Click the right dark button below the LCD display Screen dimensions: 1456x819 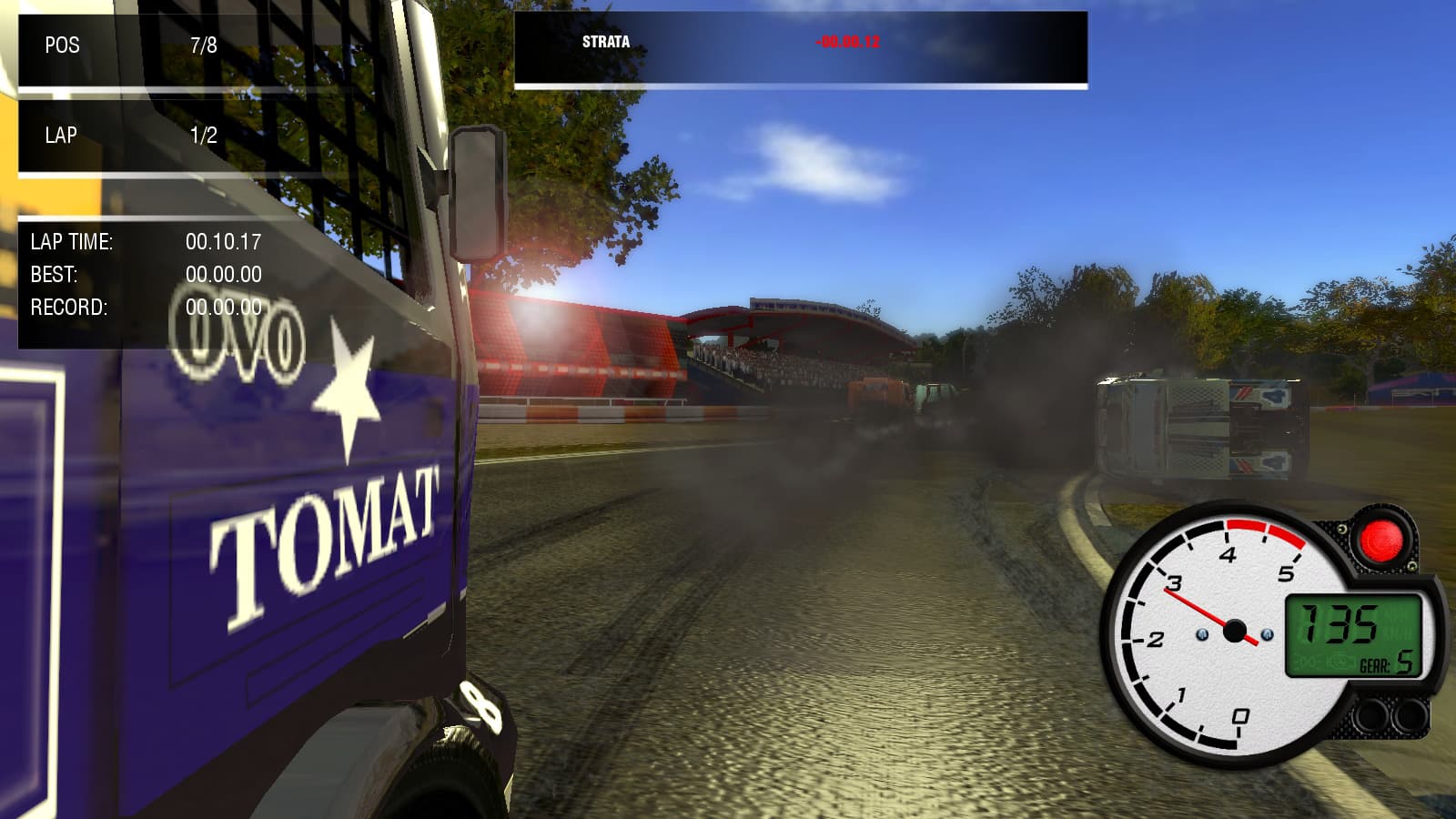pyautogui.click(x=1410, y=715)
